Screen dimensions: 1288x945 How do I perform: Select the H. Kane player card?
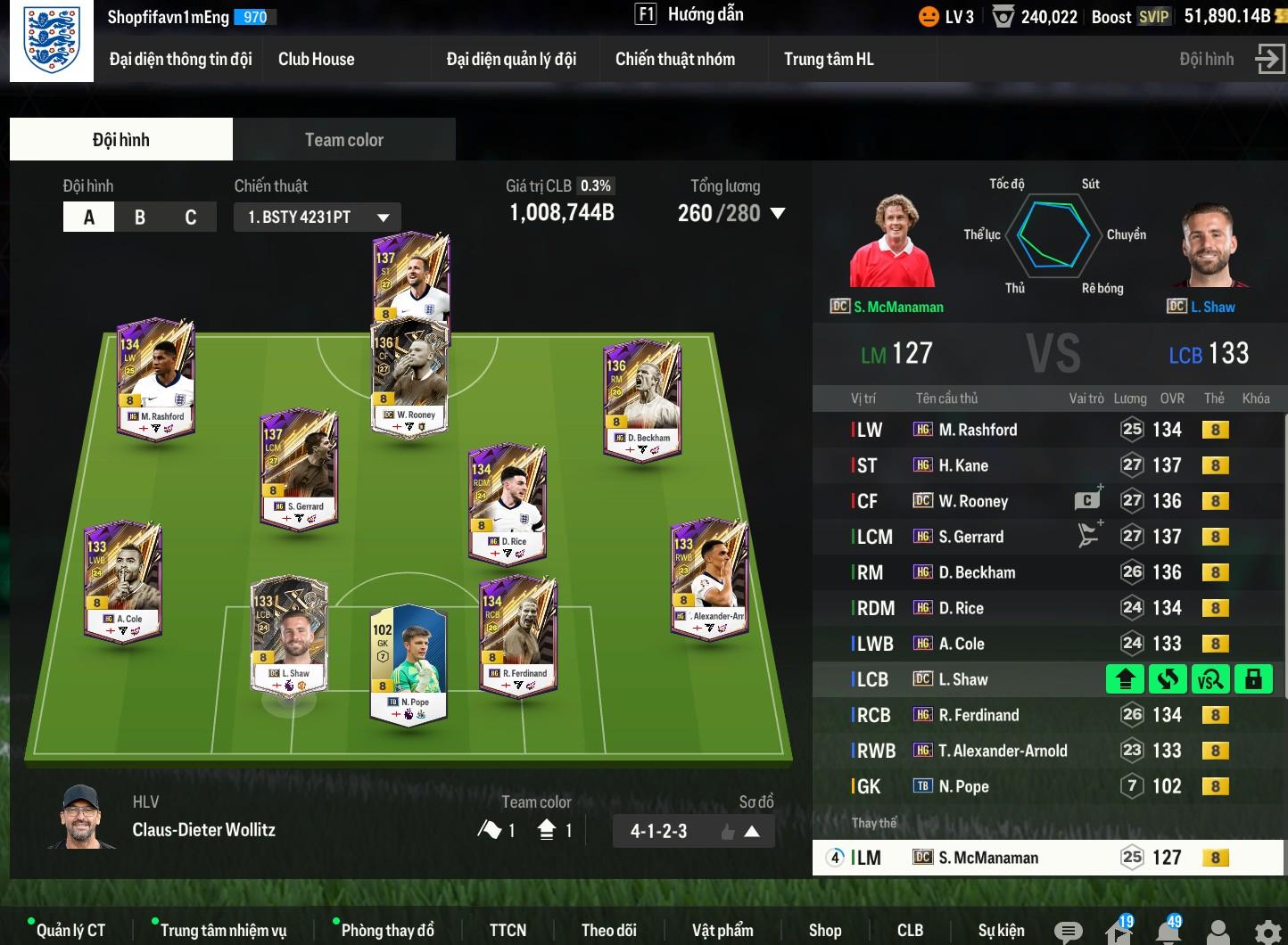click(410, 276)
